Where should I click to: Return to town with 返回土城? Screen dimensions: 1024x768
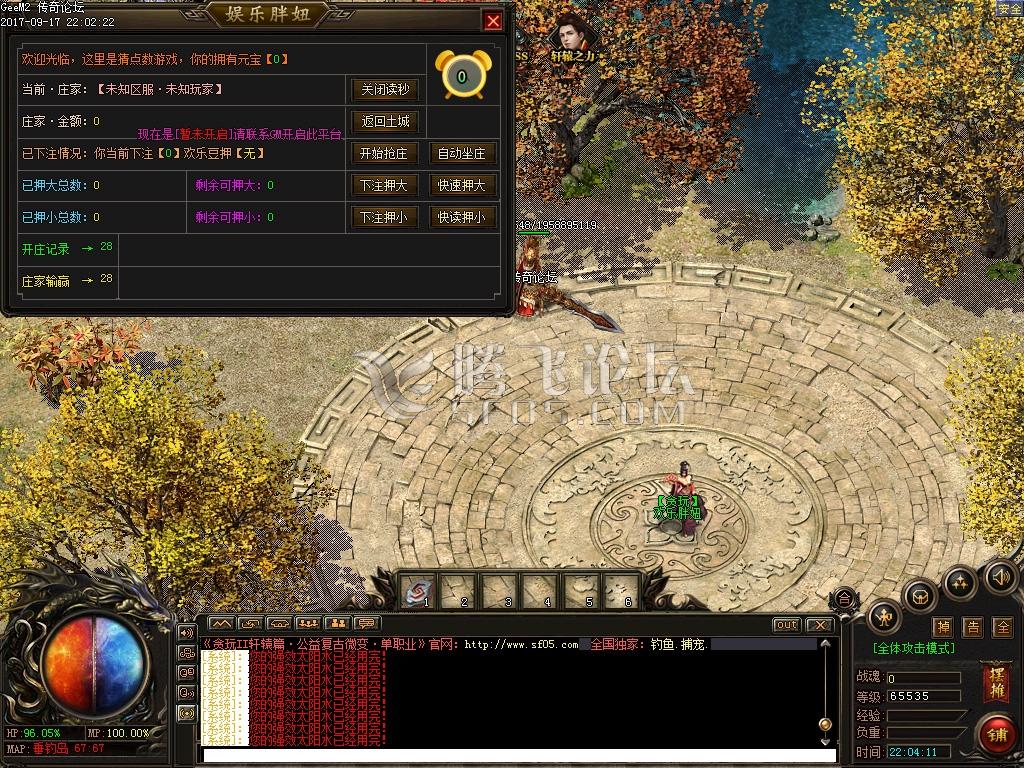384,122
